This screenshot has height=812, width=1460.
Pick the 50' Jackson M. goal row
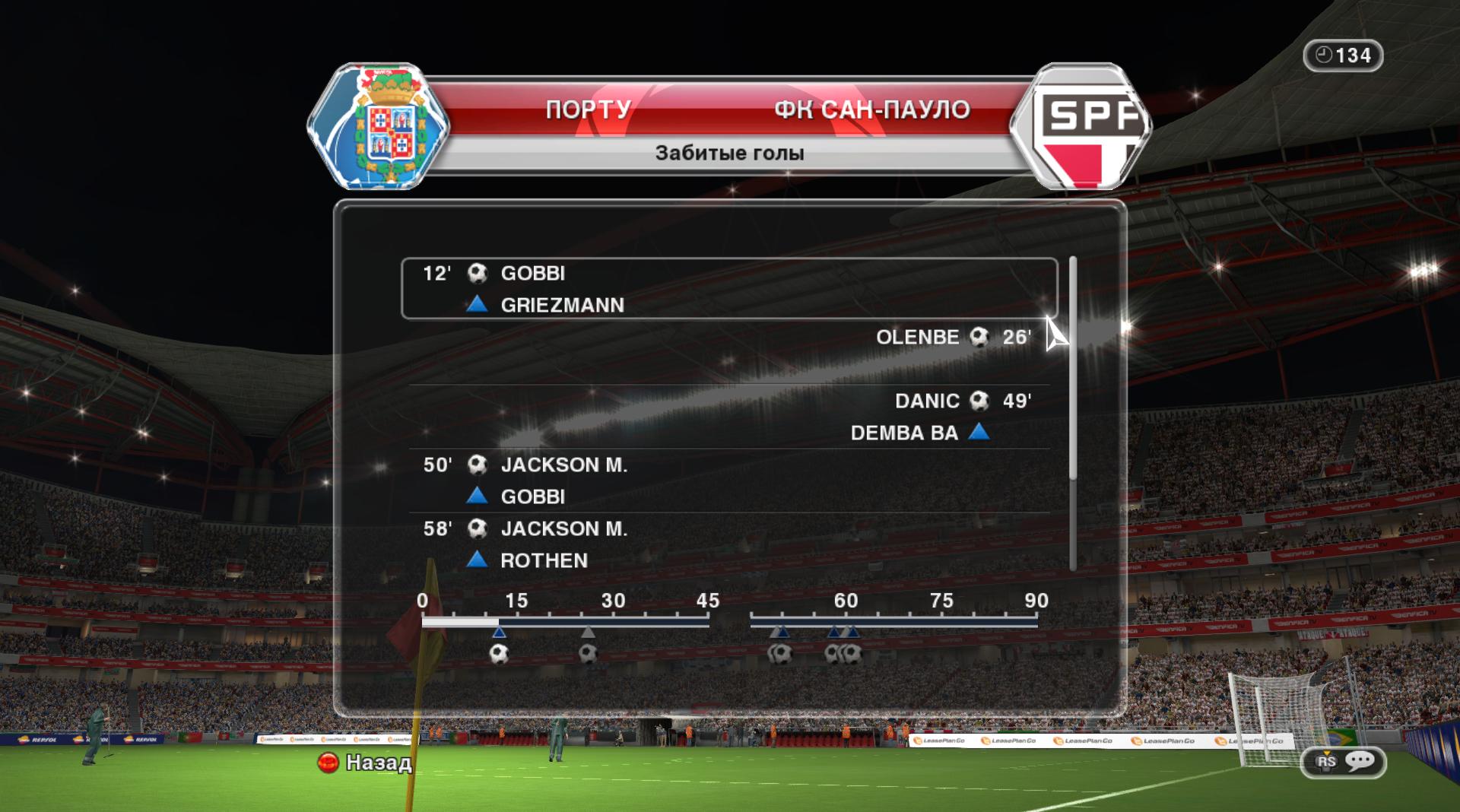click(x=728, y=480)
